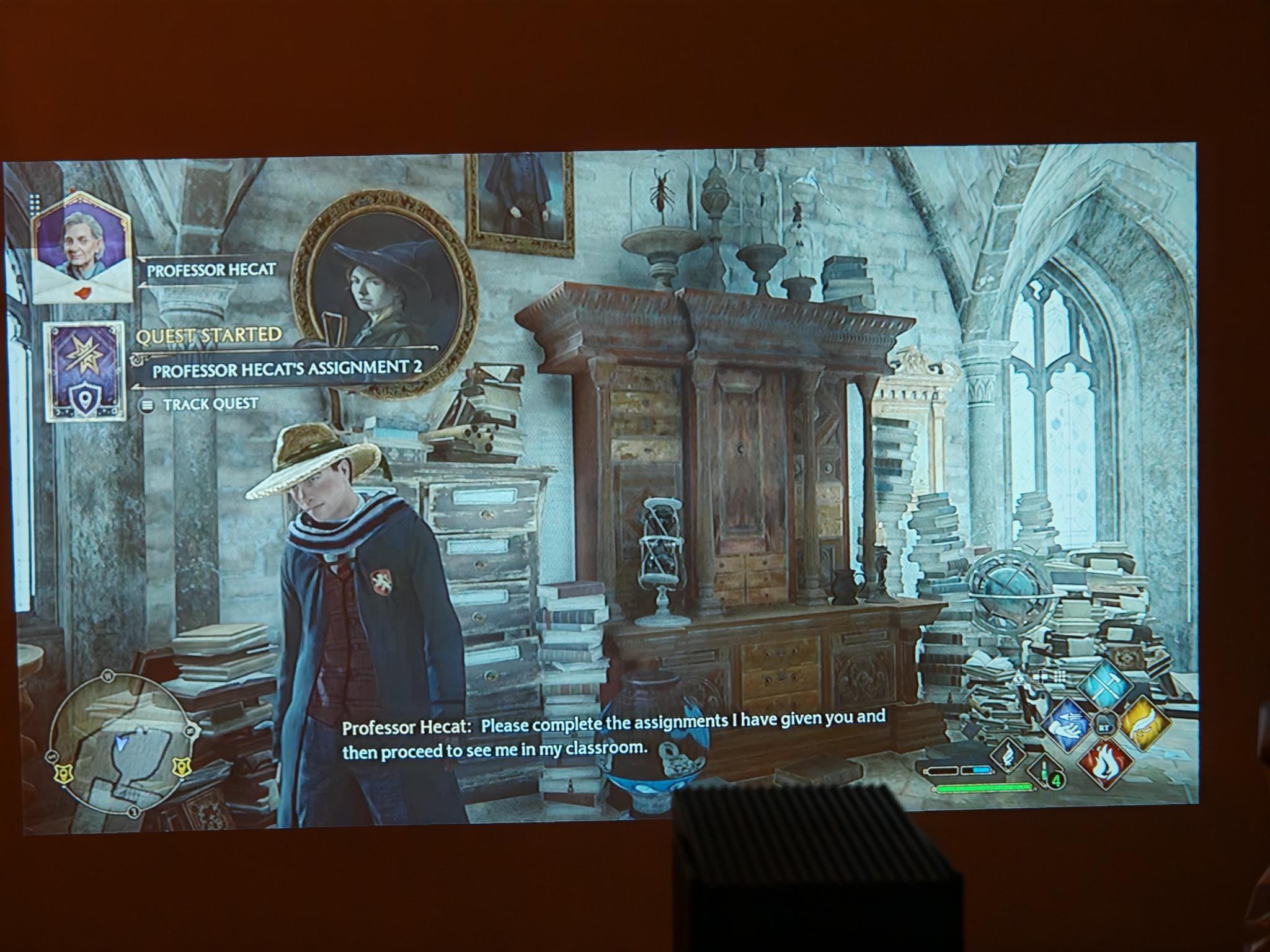The height and width of the screenshot is (952, 1270).
Task: Click the Track Quest option
Action: click(210, 405)
